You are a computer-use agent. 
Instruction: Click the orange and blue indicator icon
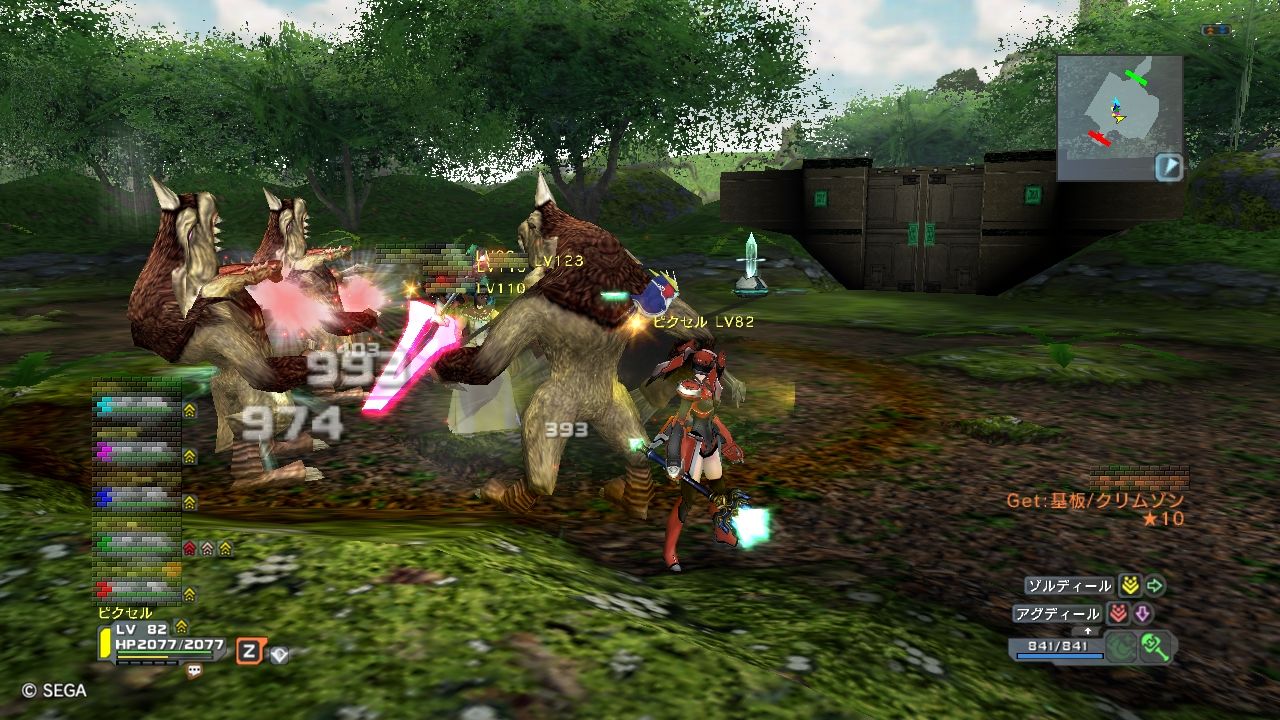(x=1216, y=31)
